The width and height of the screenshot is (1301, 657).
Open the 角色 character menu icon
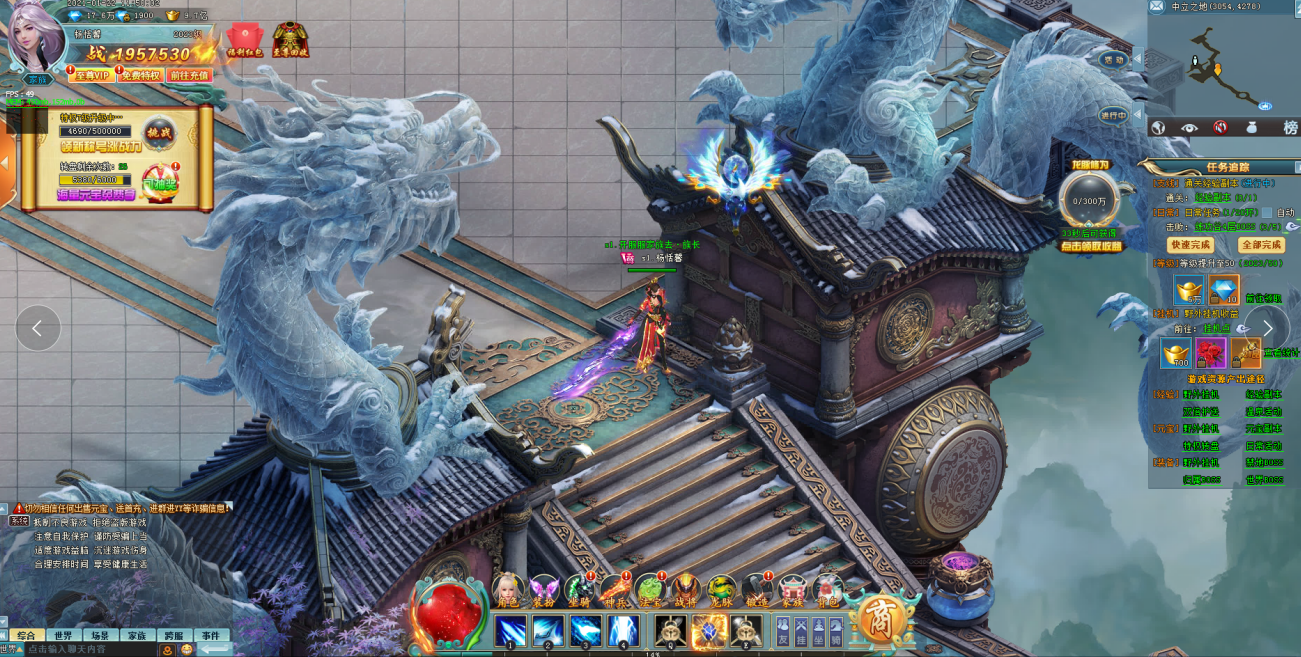pos(509,590)
